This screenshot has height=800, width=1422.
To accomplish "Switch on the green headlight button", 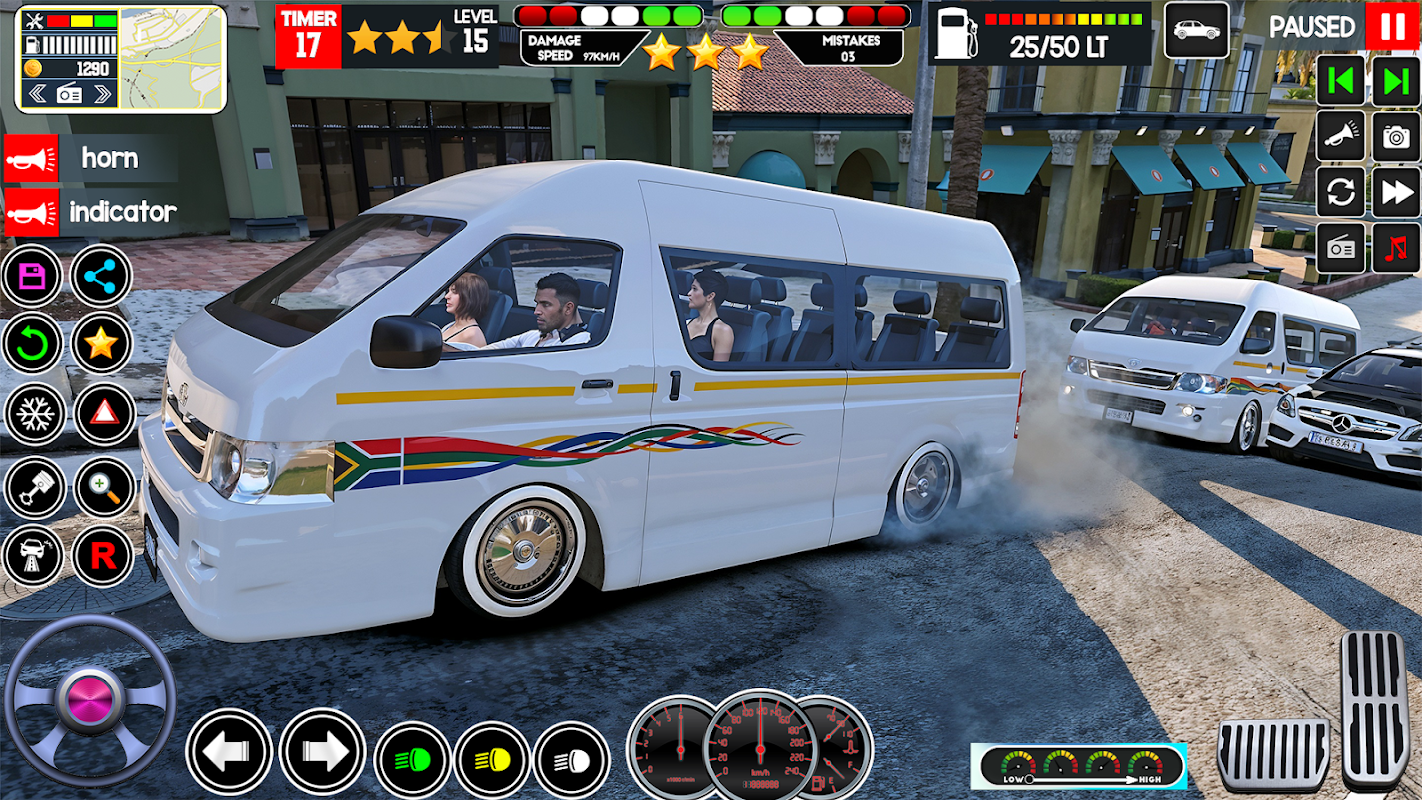I will [412, 759].
